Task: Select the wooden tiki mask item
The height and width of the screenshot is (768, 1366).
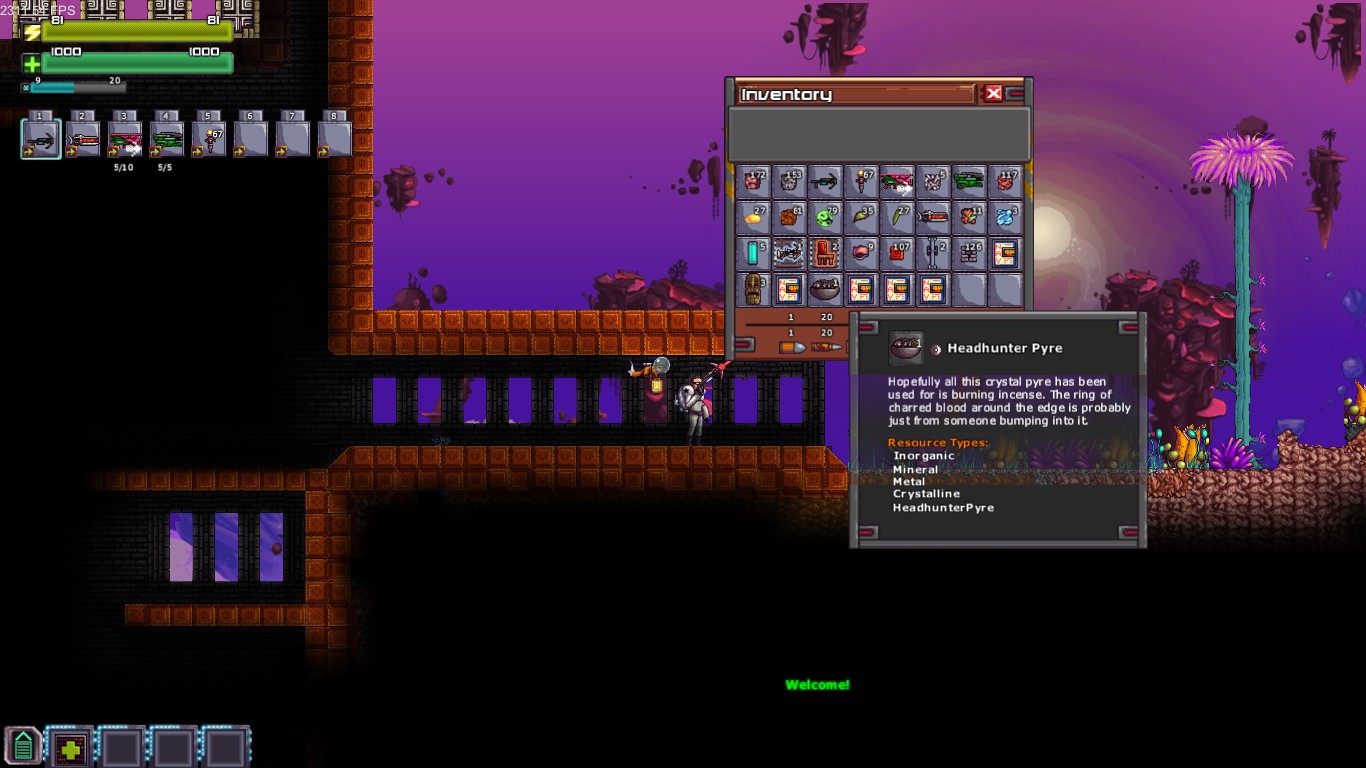Action: (753, 290)
